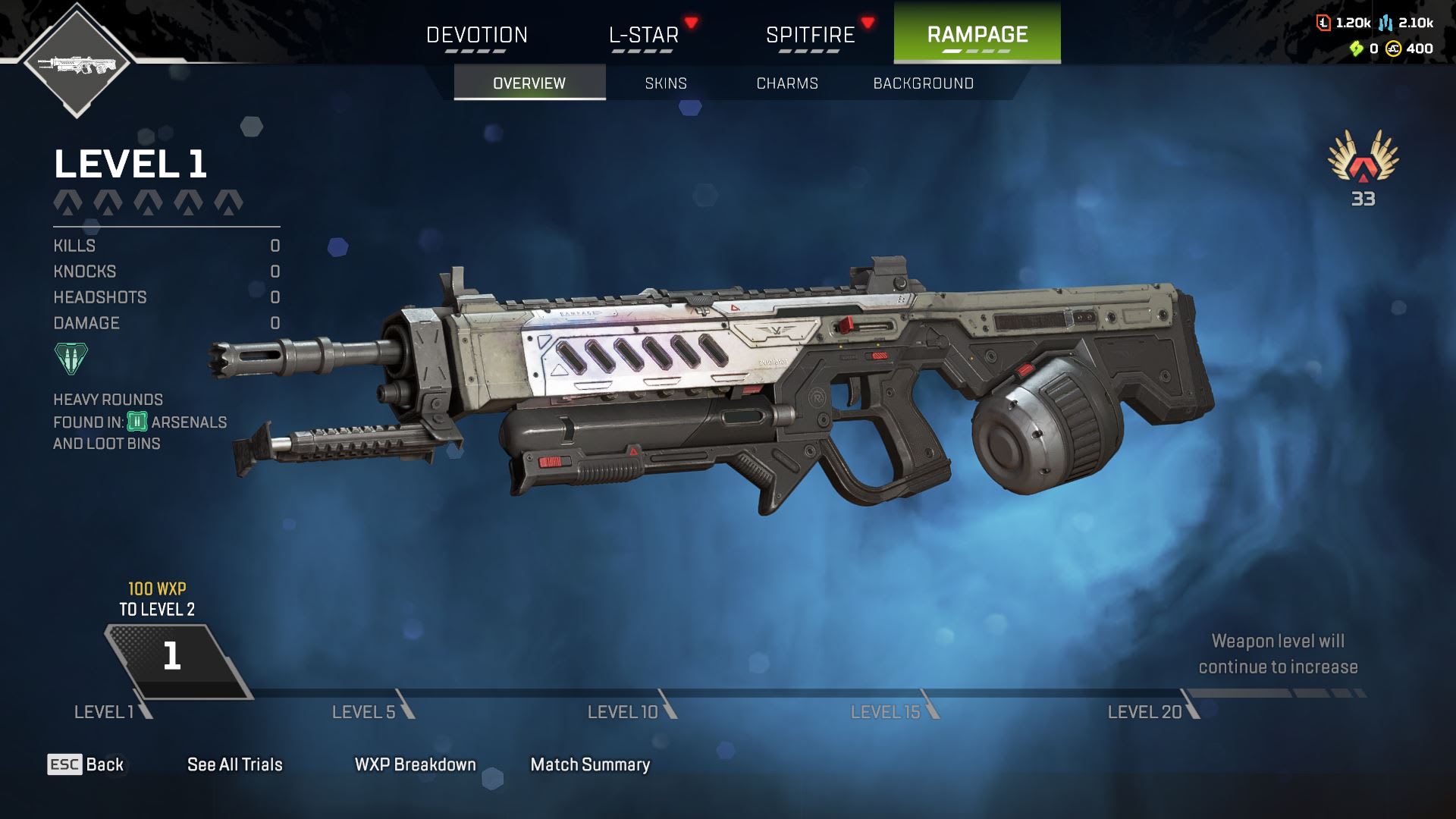Open the Spitfire weapon tab

pos(810,35)
